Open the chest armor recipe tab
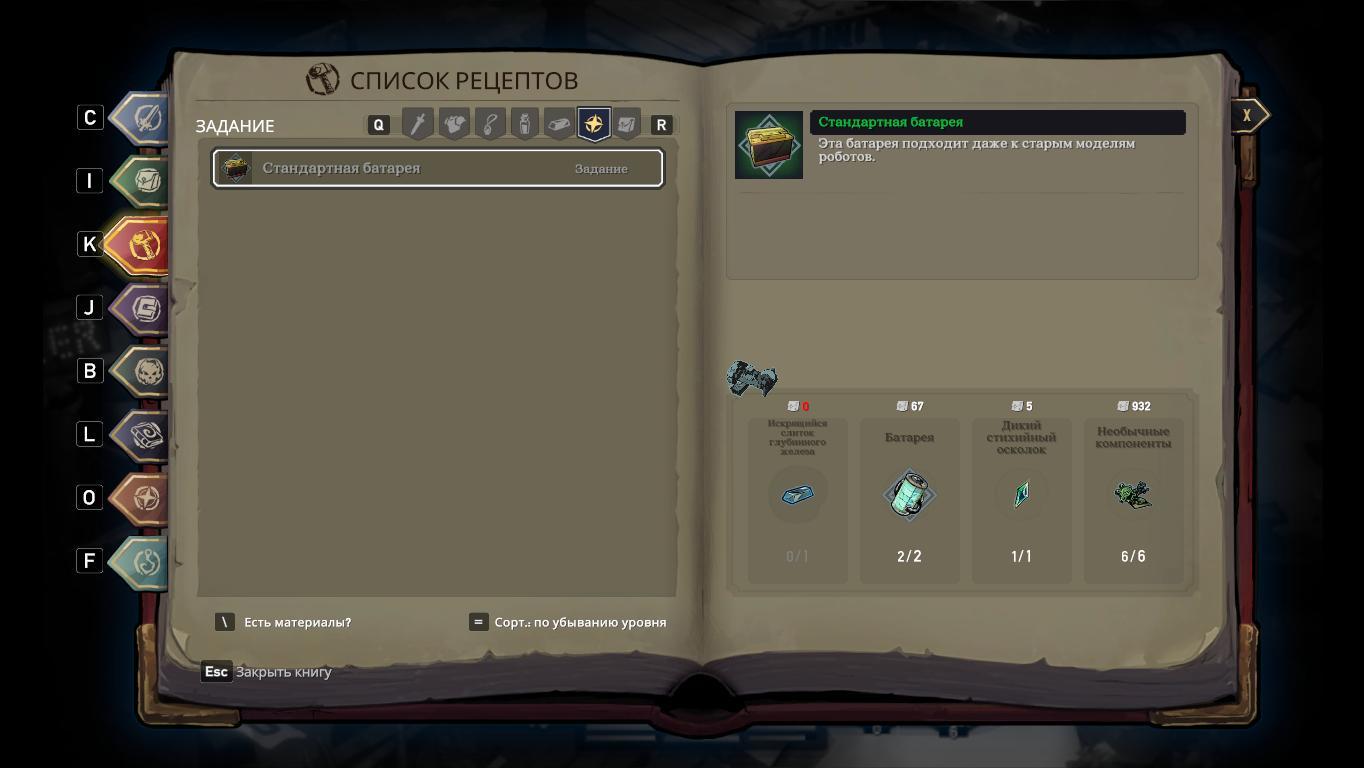Viewport: 1364px width, 768px height. 454,125
